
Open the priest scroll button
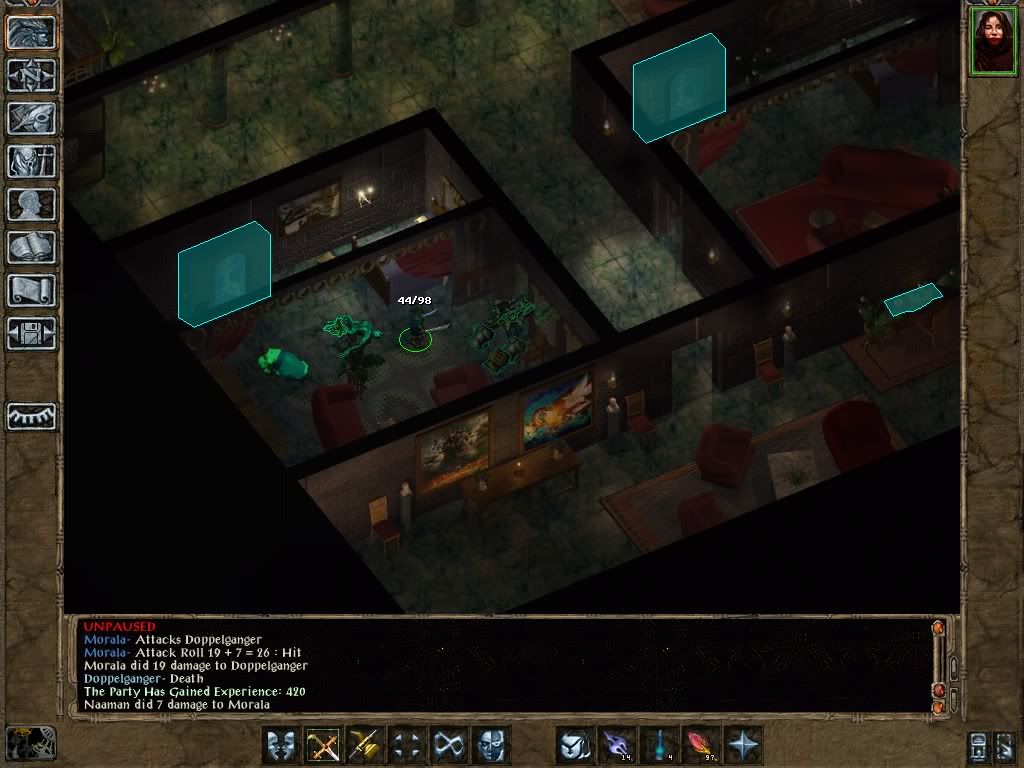pyautogui.click(x=31, y=290)
